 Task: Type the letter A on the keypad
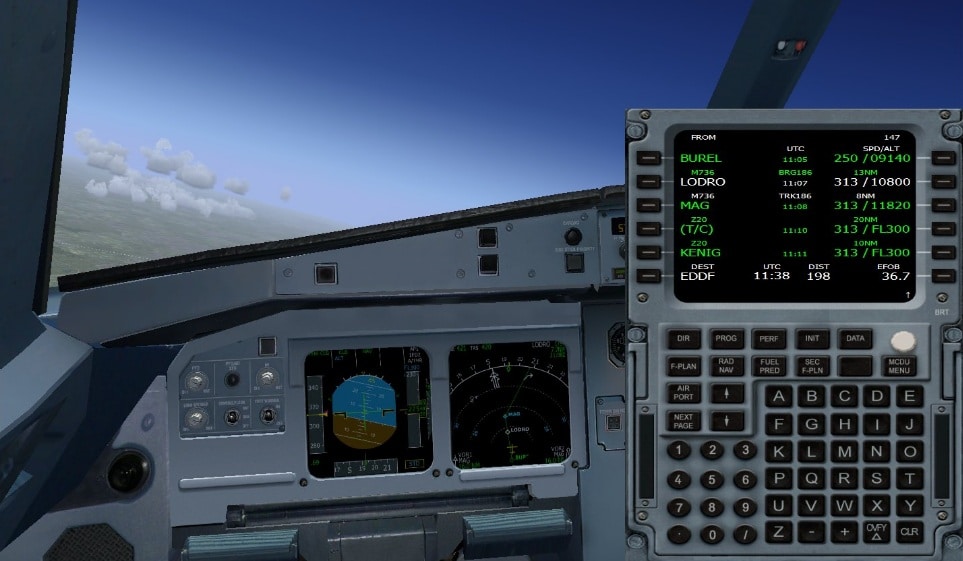point(780,396)
